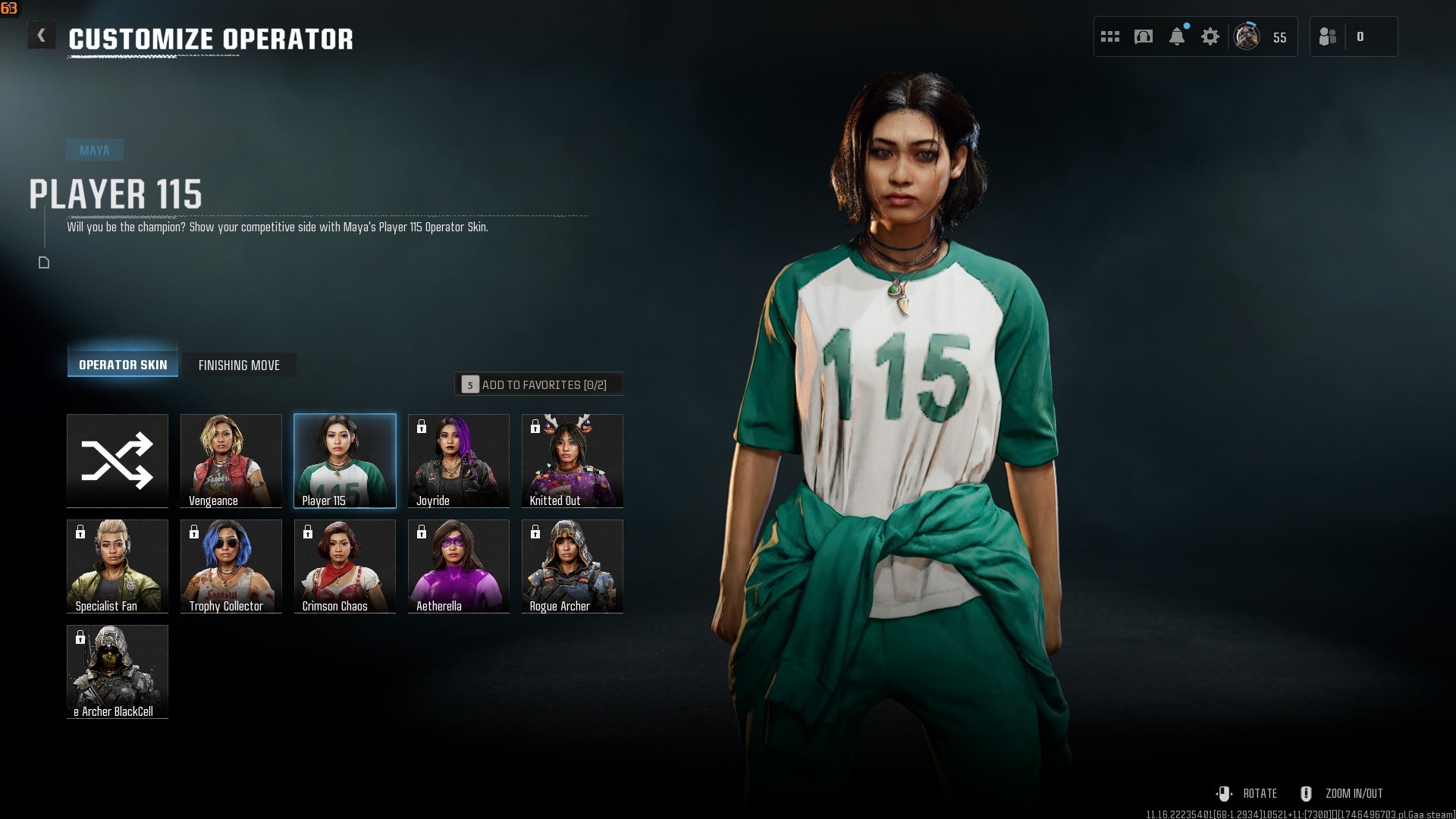Screen dimensions: 1456x819
Task: Go back using the top-left arrow
Action: pyautogui.click(x=41, y=36)
